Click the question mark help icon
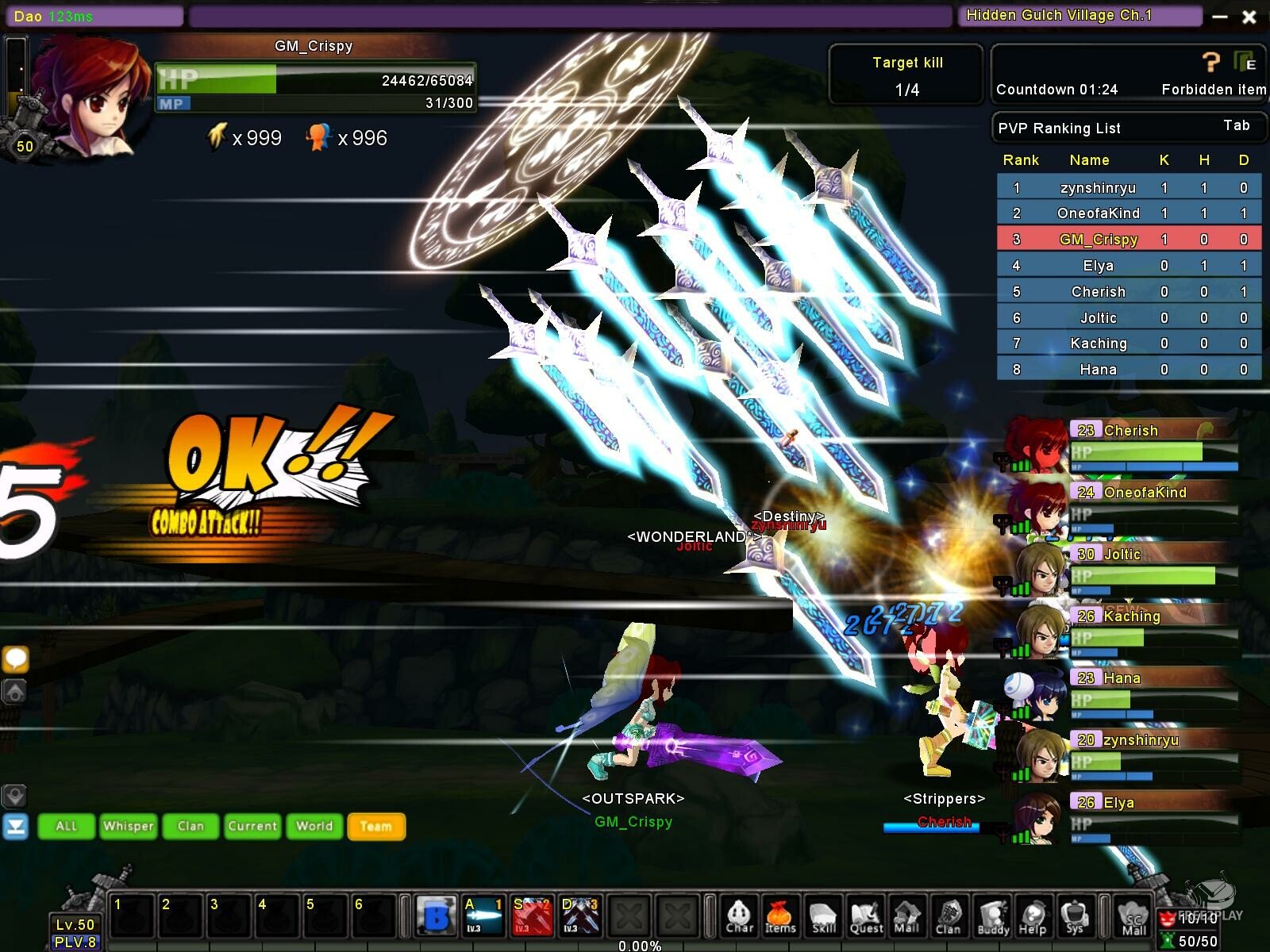The height and width of the screenshot is (952, 1270). tap(1210, 62)
